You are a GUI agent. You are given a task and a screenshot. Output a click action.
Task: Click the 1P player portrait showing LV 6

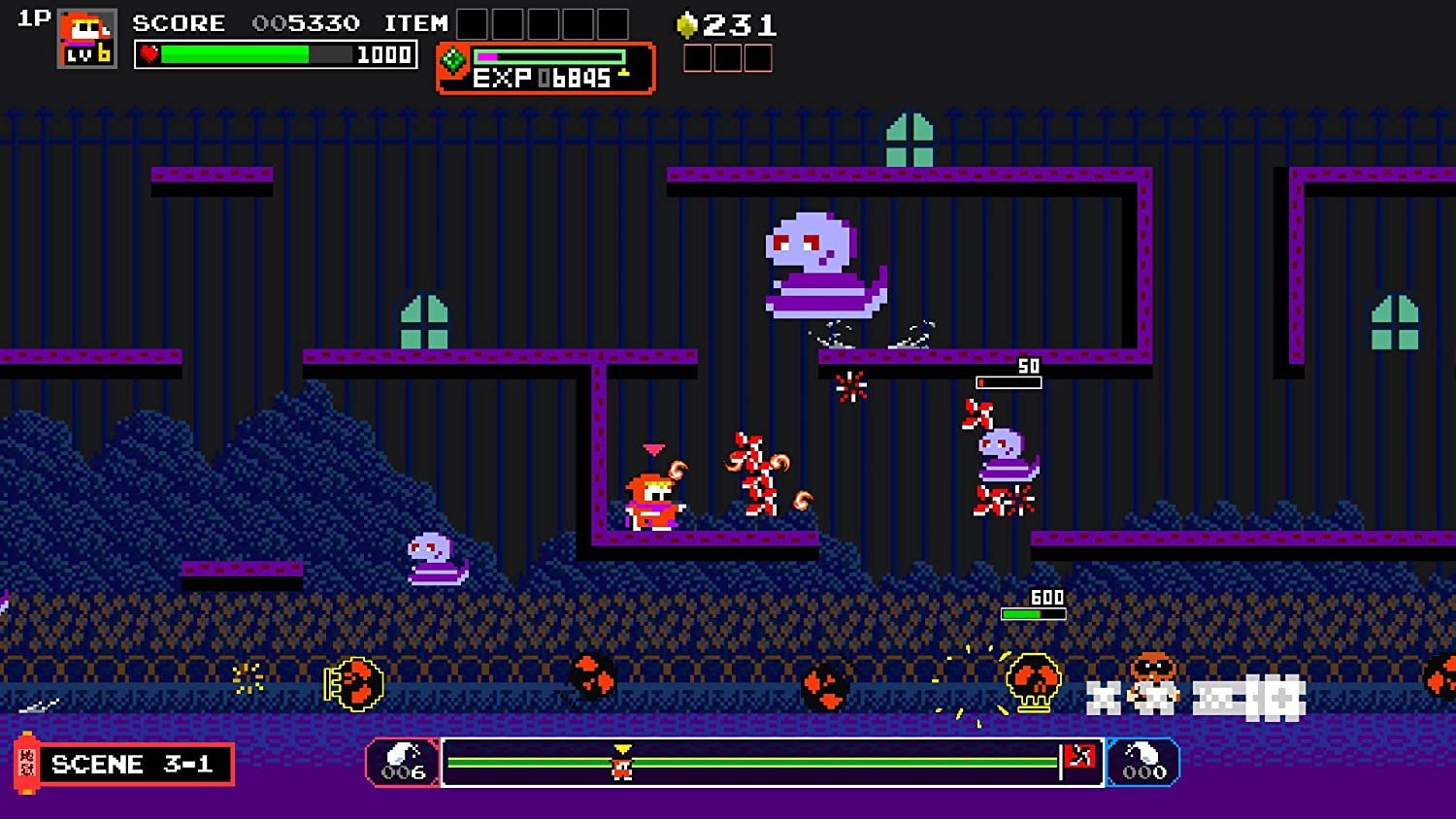(84, 39)
